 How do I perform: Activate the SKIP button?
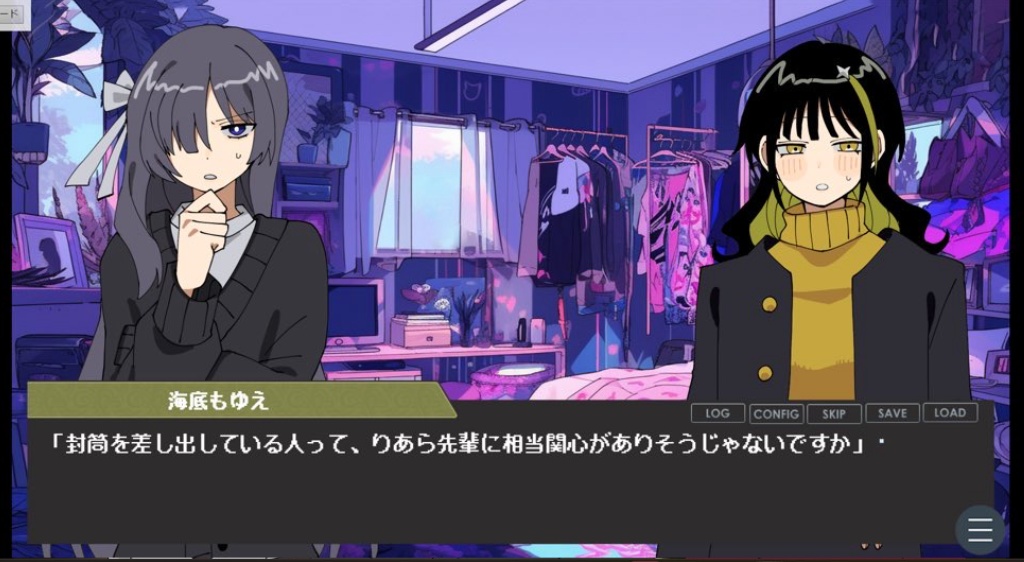(834, 413)
